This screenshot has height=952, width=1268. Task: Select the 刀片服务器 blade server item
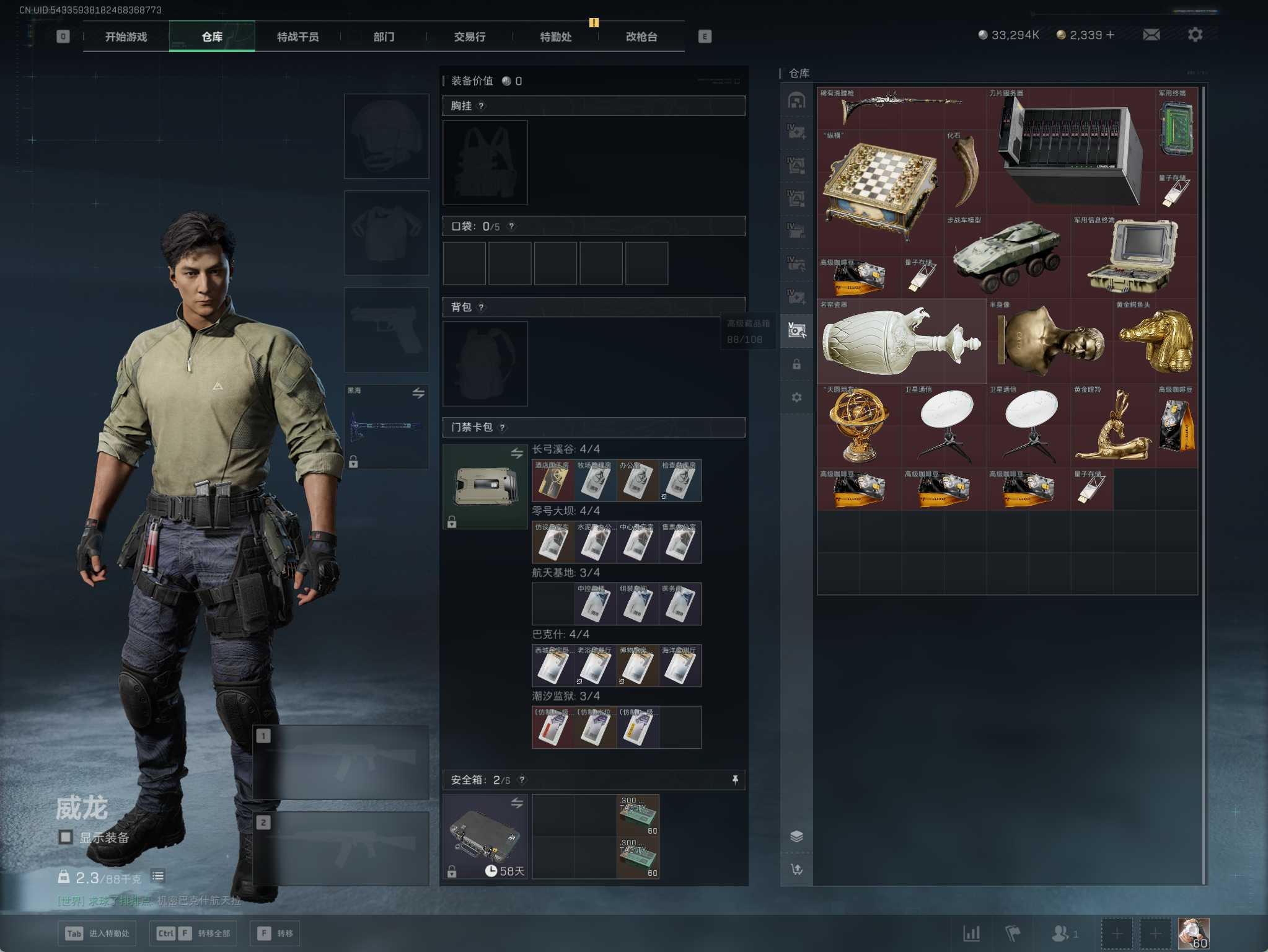tap(1070, 151)
